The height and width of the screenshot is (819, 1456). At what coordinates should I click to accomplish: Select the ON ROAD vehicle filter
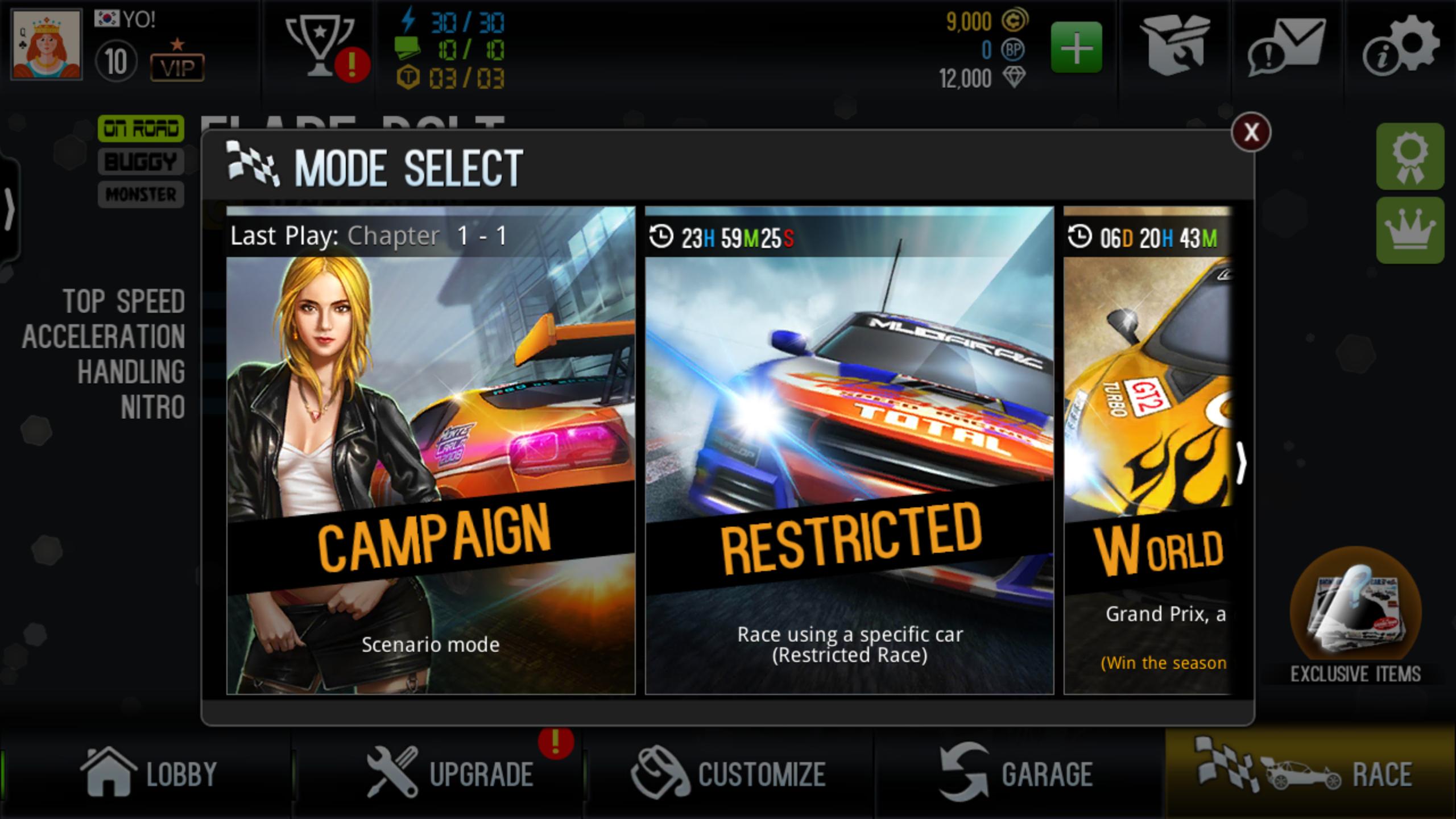pos(141,129)
